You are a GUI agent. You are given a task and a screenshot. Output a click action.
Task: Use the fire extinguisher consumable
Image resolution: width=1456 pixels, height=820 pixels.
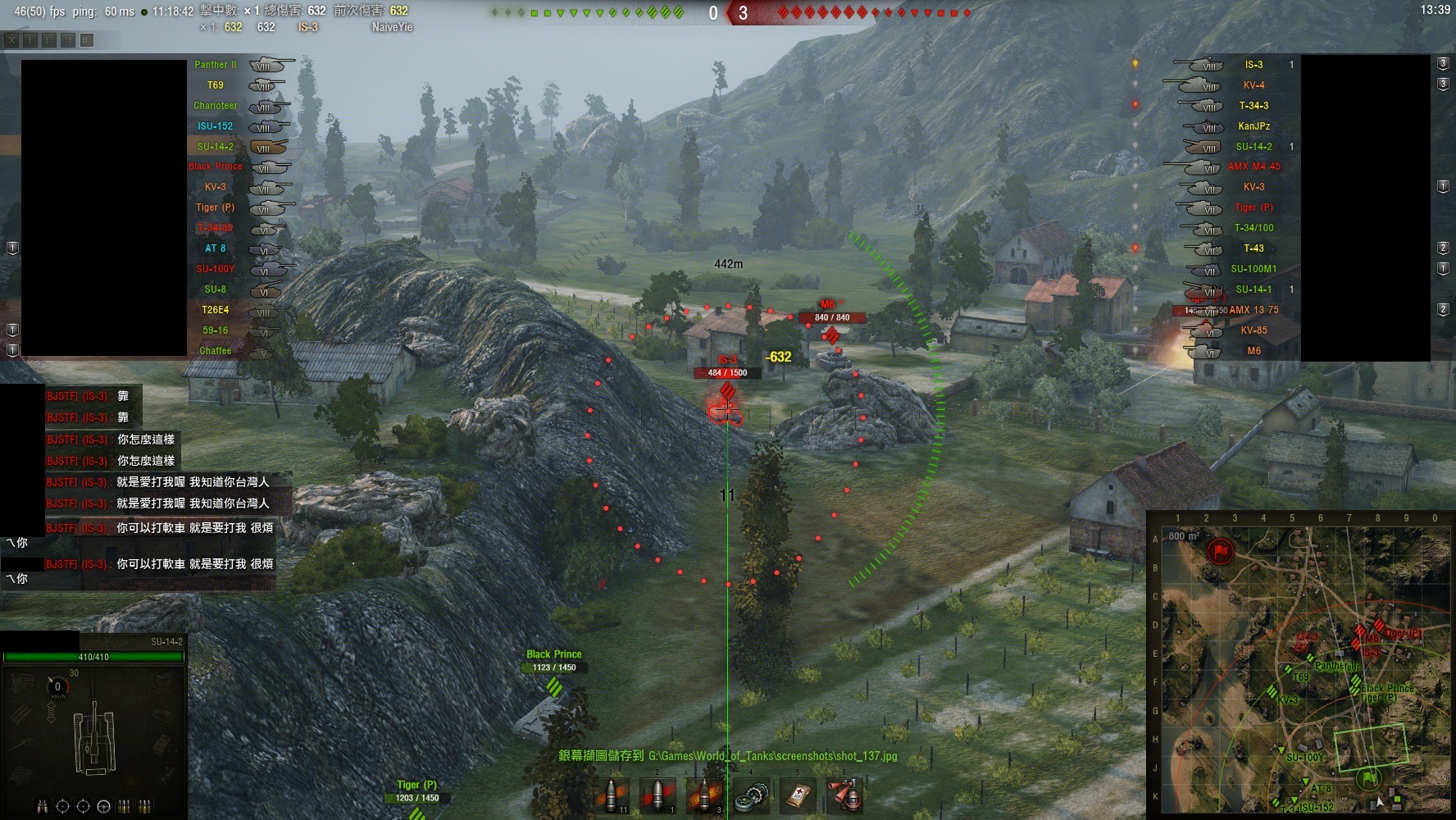844,795
